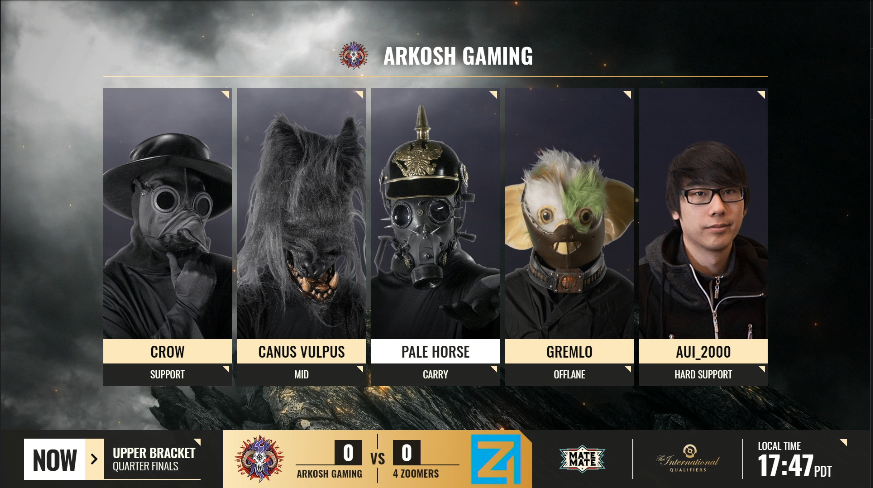Click the 4 Zoomers team logo
Image resolution: width=873 pixels, height=488 pixels.
pos(495,459)
